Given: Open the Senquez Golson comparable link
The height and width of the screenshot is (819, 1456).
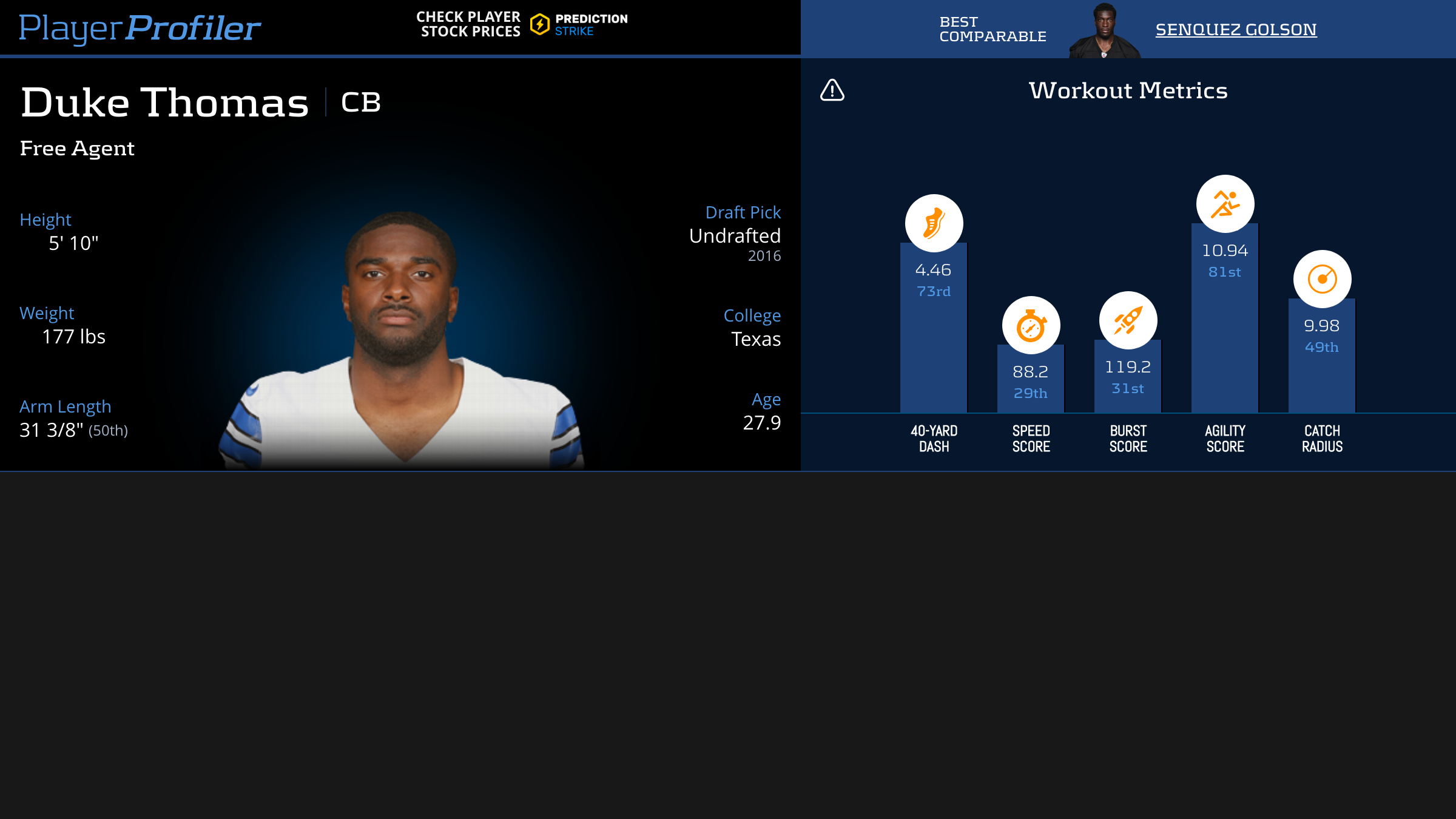Looking at the screenshot, I should coord(1236,29).
